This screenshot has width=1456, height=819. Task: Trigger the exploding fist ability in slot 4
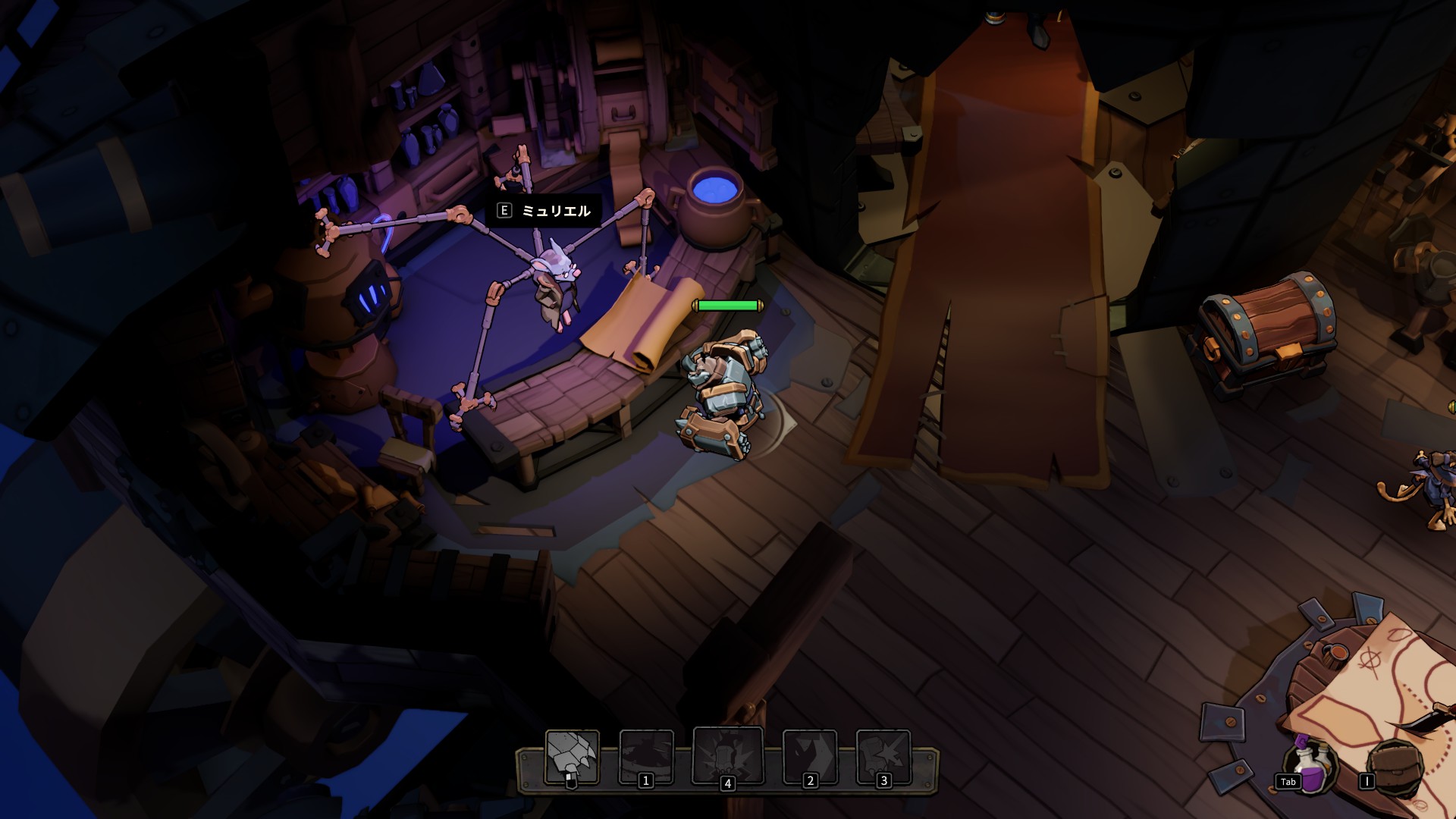pos(728,755)
